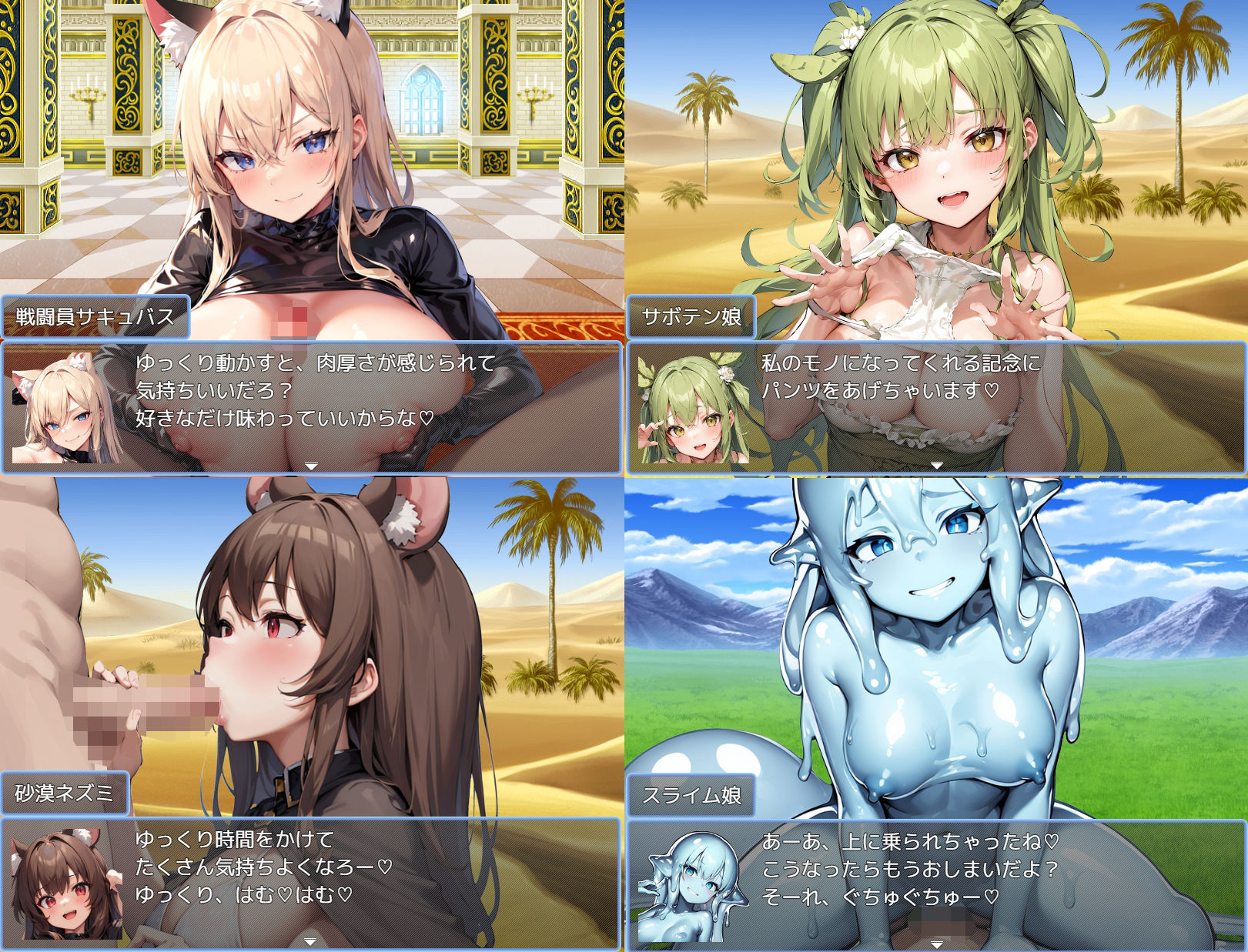Viewport: 1248px width, 952px height.
Task: Click the ▼ continue indicator in サボテン娘 dialogue
Action: 935,465
